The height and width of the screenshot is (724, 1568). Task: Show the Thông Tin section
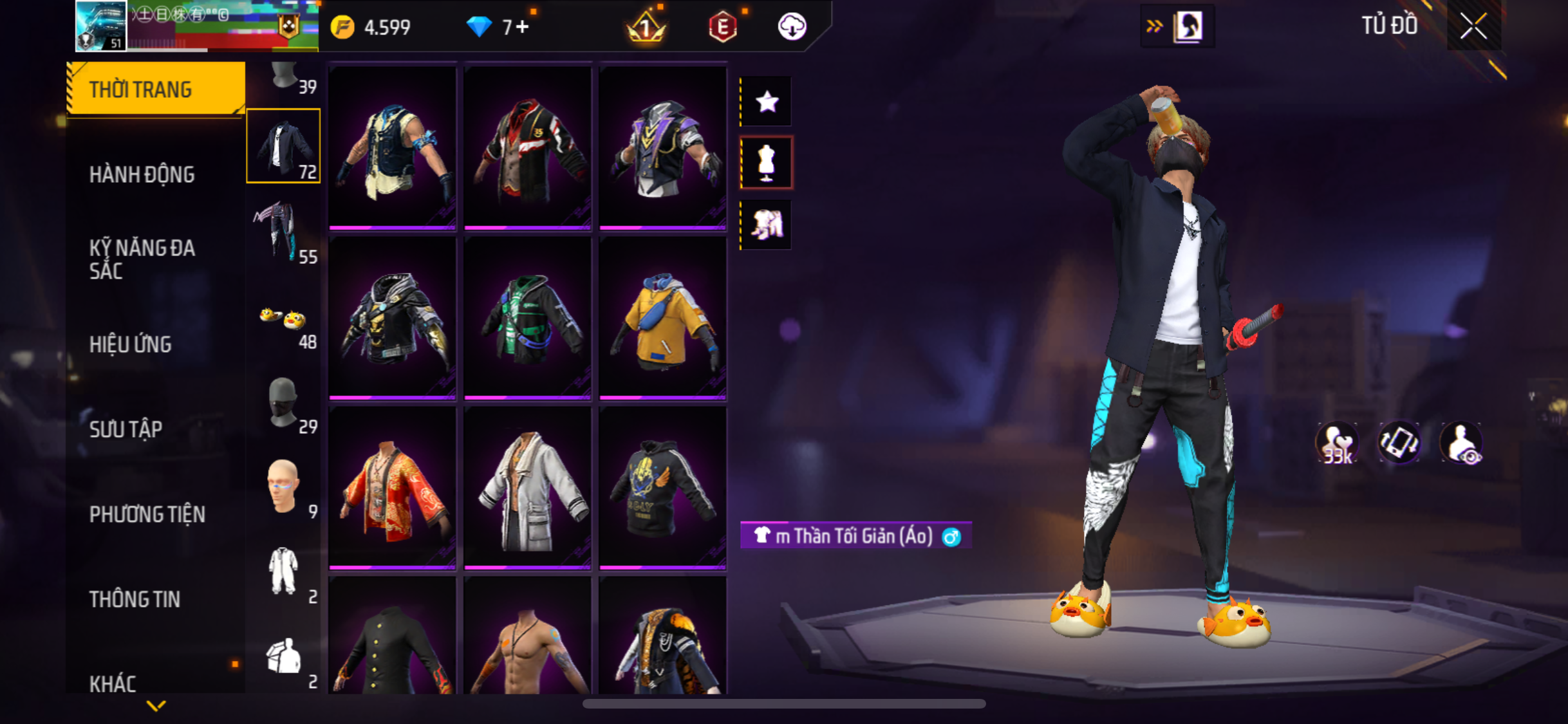click(x=135, y=599)
